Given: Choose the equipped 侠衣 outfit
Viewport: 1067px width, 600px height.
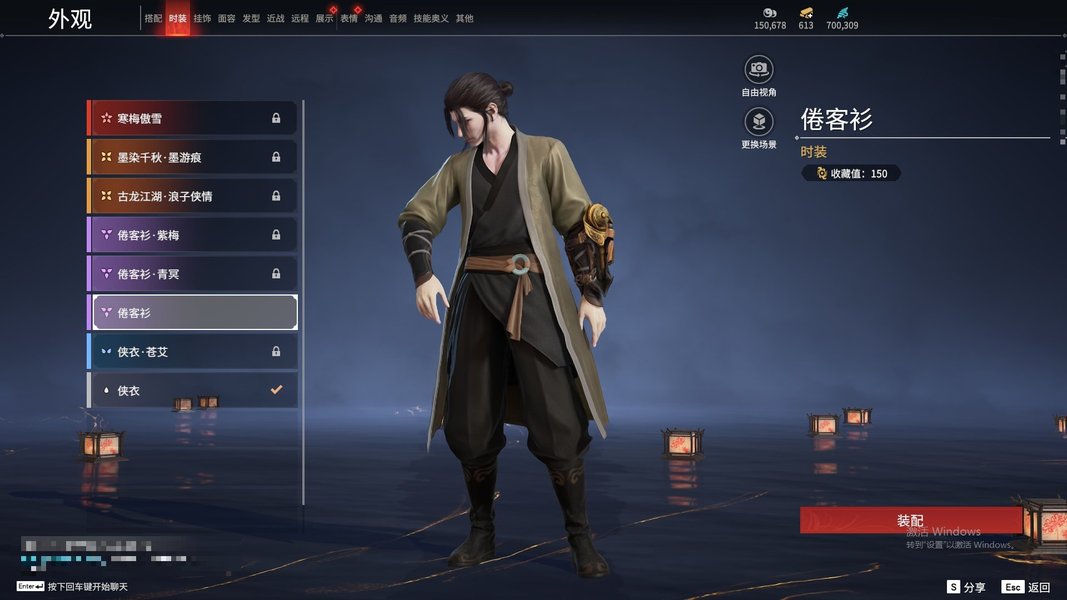Looking at the screenshot, I should pyautogui.click(x=193, y=390).
